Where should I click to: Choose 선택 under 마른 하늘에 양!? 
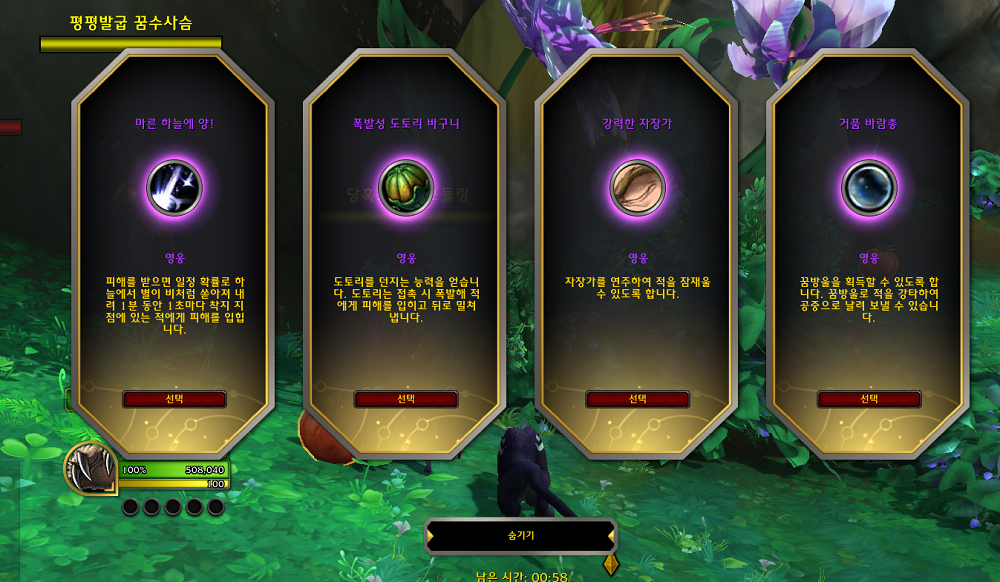(174, 399)
